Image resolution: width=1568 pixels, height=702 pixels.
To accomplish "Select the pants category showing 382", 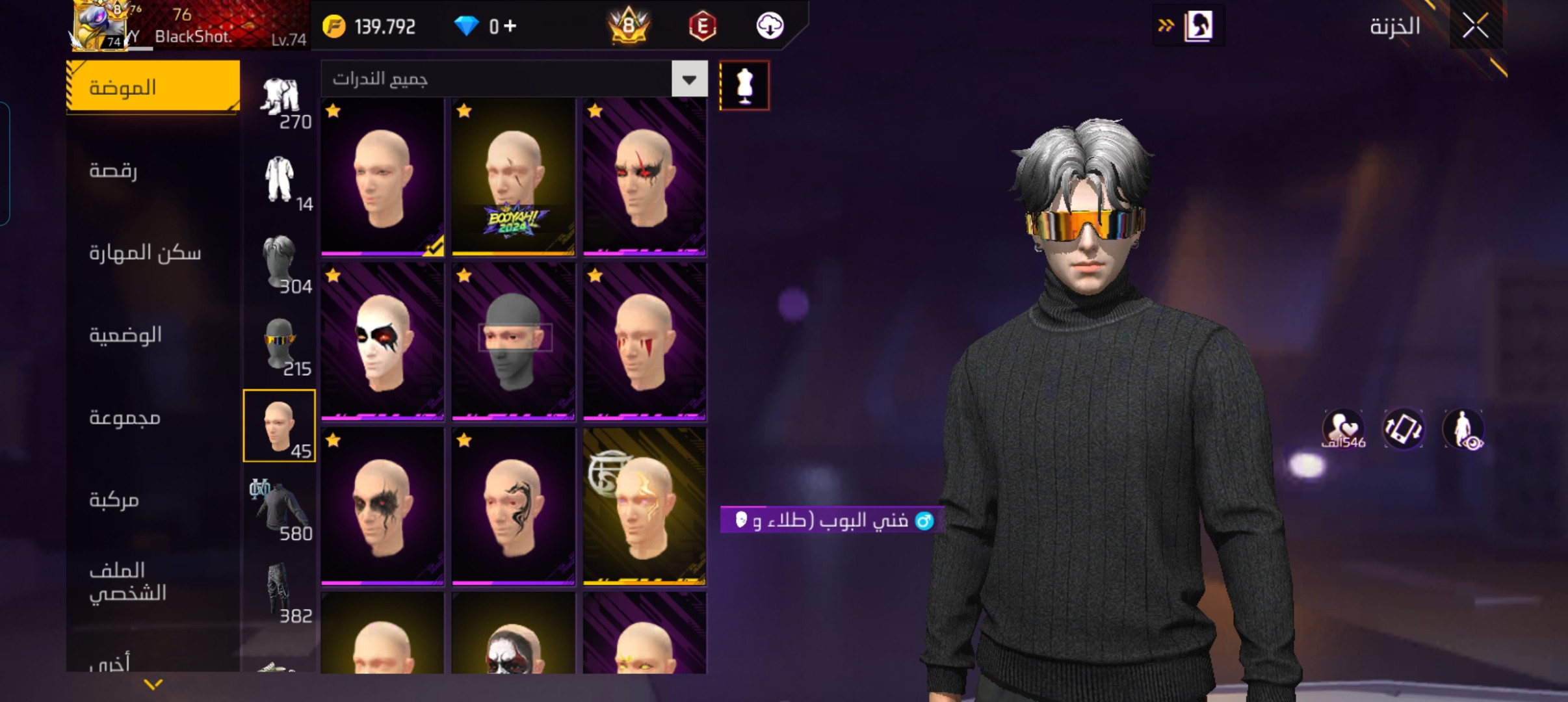I will tap(281, 591).
